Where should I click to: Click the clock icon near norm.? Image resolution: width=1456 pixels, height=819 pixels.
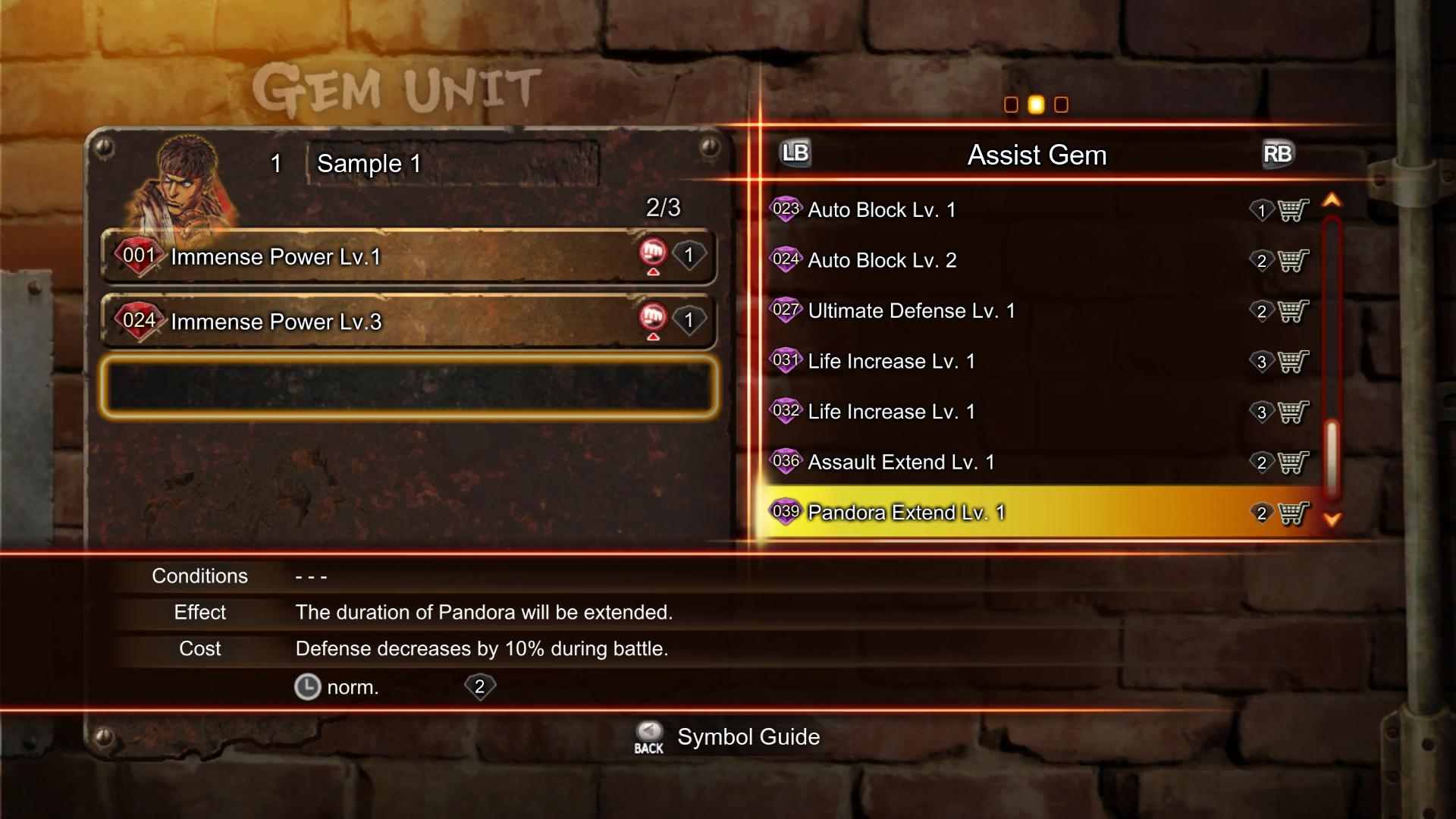point(308,687)
